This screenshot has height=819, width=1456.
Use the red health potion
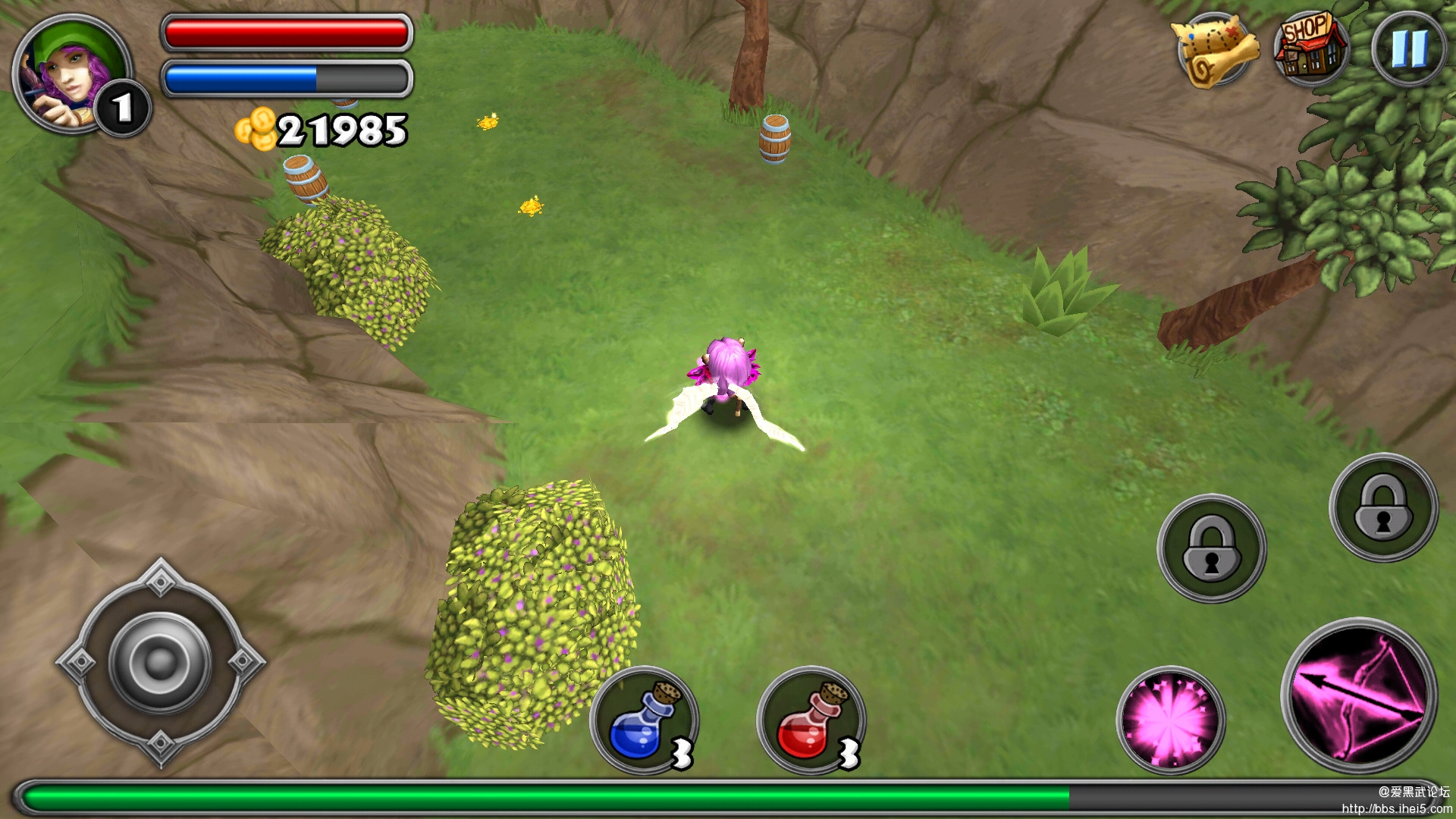[811, 720]
